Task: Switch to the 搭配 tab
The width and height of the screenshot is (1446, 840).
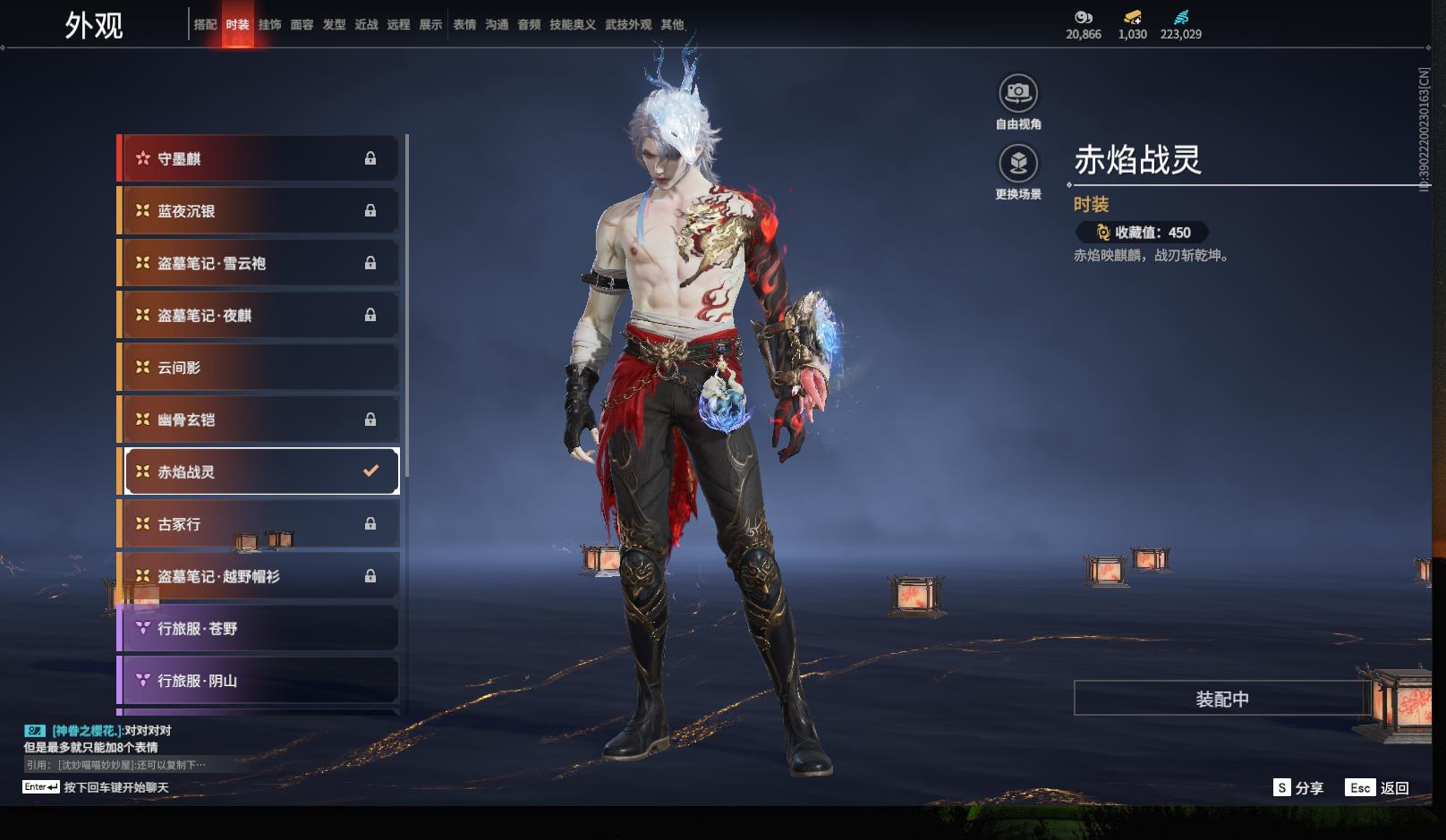Action: click(x=205, y=24)
